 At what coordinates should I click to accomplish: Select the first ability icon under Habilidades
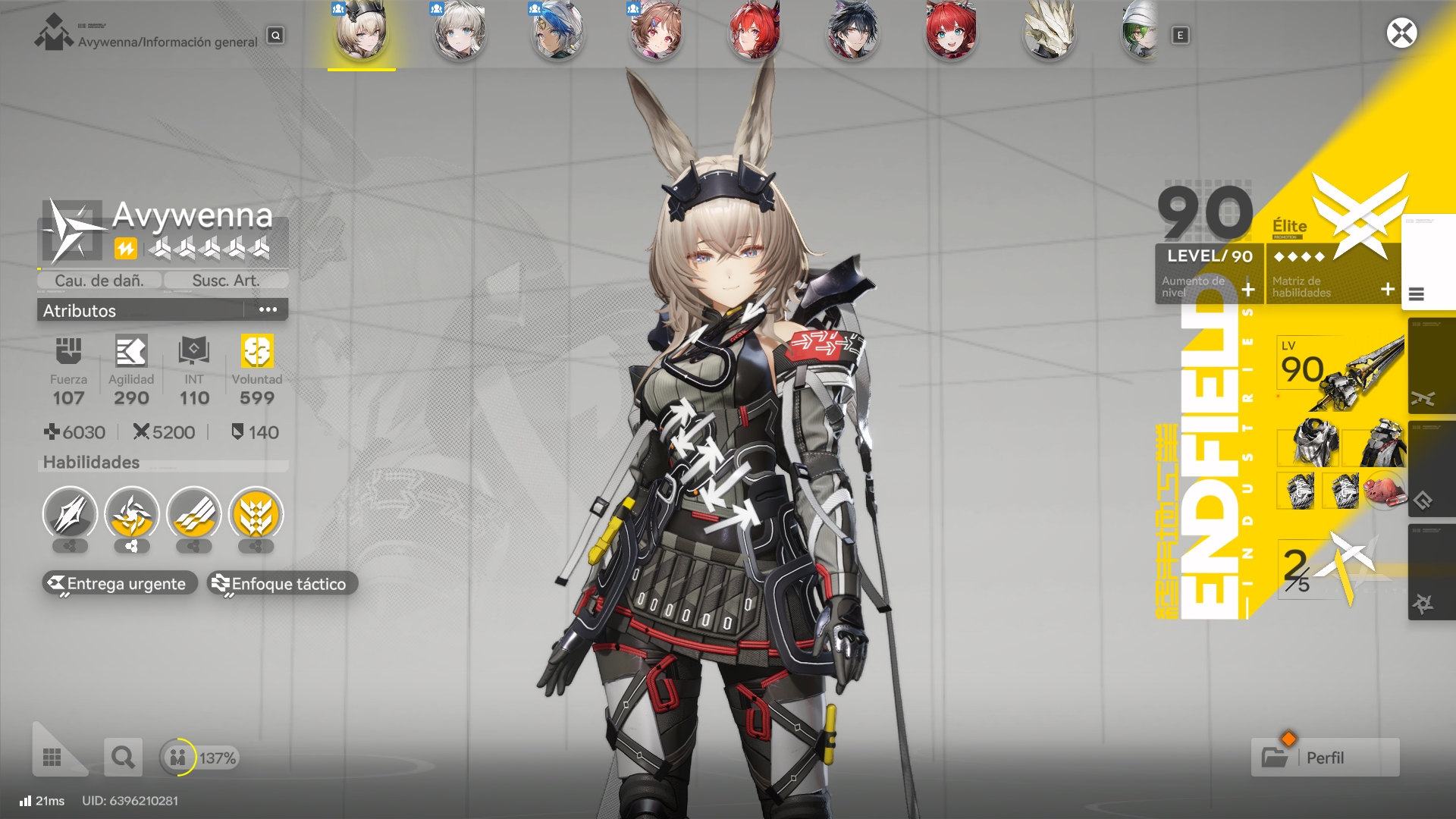point(70,514)
